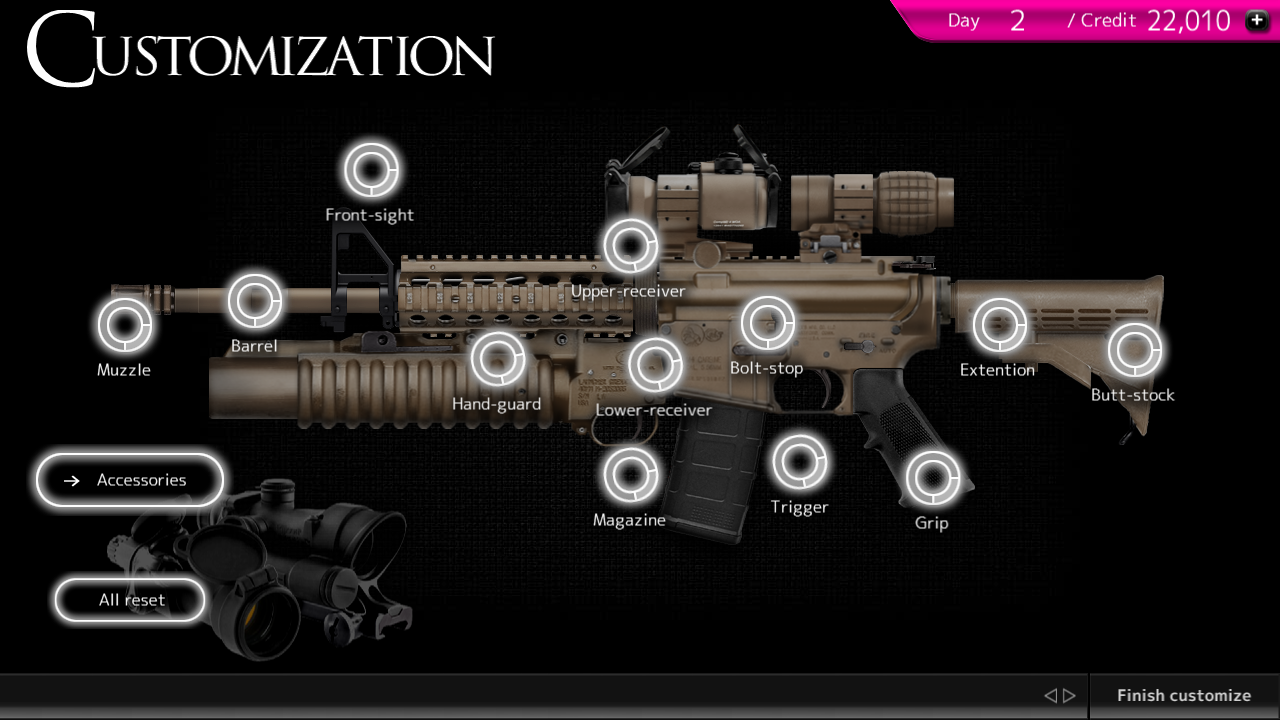The height and width of the screenshot is (720, 1280).
Task: Open the Accessories menu
Action: pyautogui.click(x=129, y=480)
